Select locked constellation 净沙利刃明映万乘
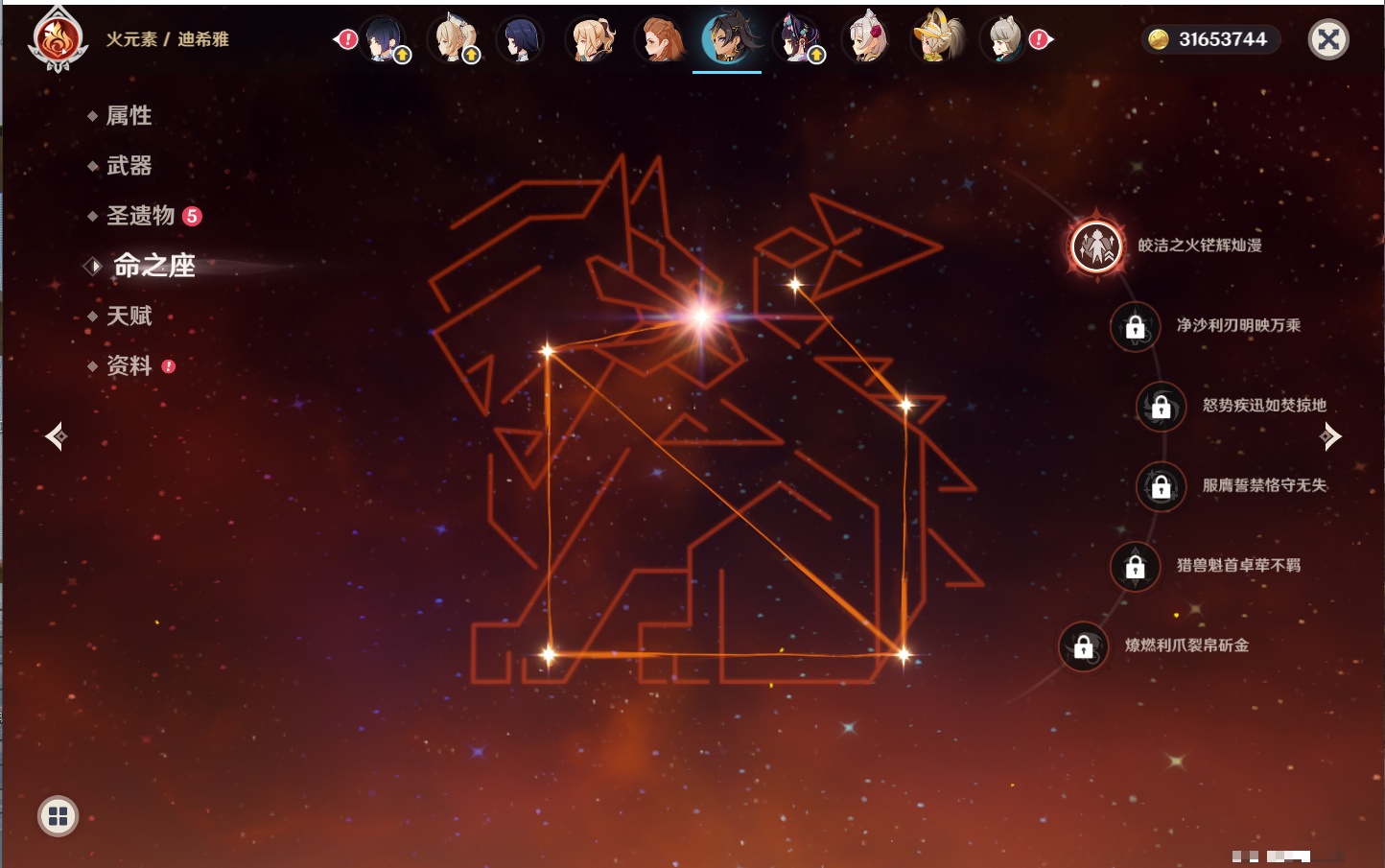 (x=1135, y=326)
